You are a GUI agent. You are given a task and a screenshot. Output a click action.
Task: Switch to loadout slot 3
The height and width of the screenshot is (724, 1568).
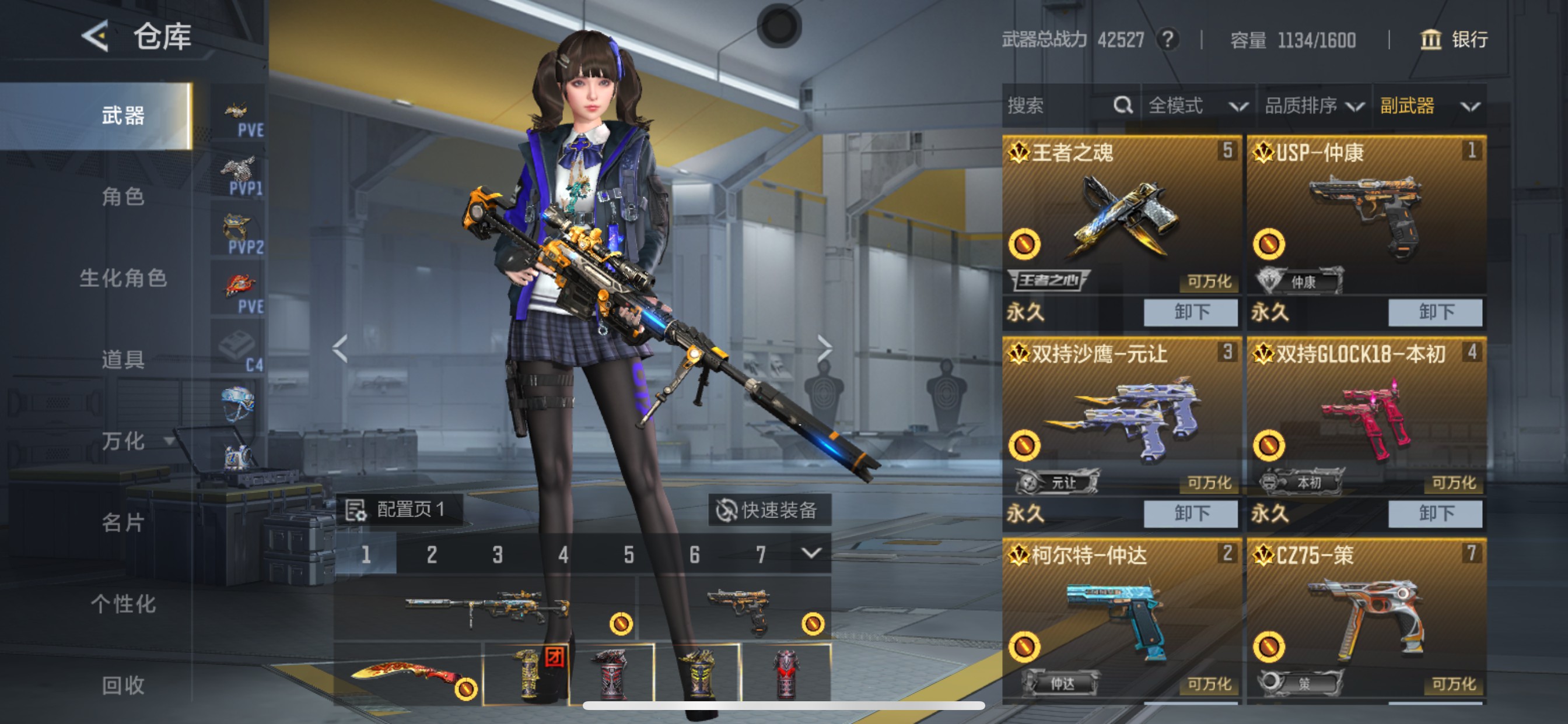[498, 554]
